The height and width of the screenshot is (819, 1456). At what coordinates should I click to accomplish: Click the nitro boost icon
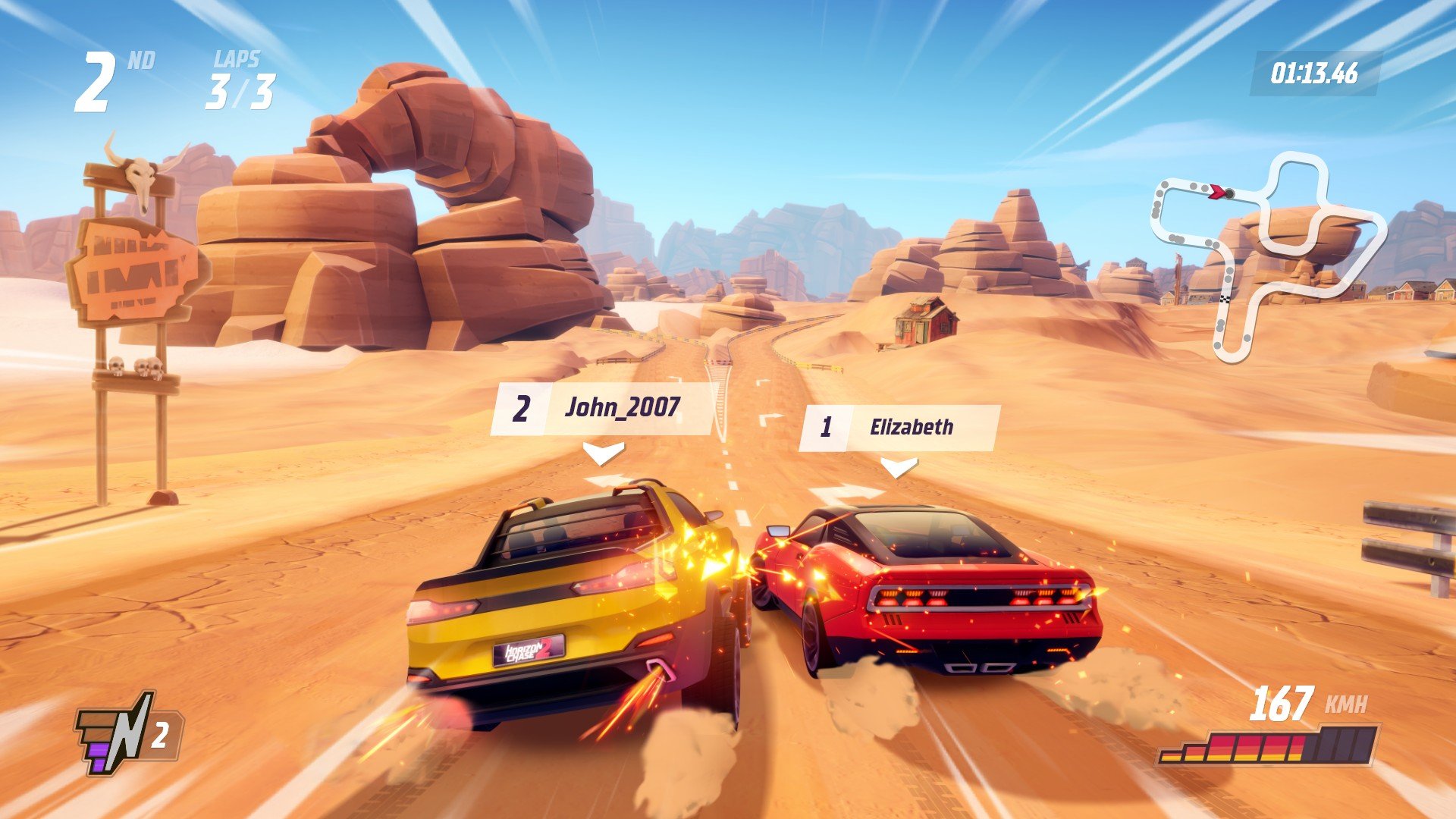114,732
